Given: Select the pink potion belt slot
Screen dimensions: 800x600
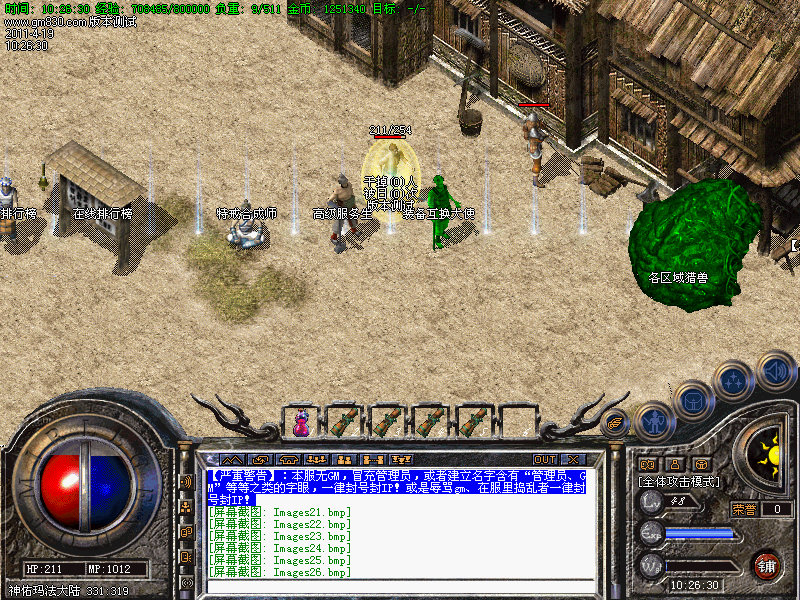Looking at the screenshot, I should tap(301, 423).
